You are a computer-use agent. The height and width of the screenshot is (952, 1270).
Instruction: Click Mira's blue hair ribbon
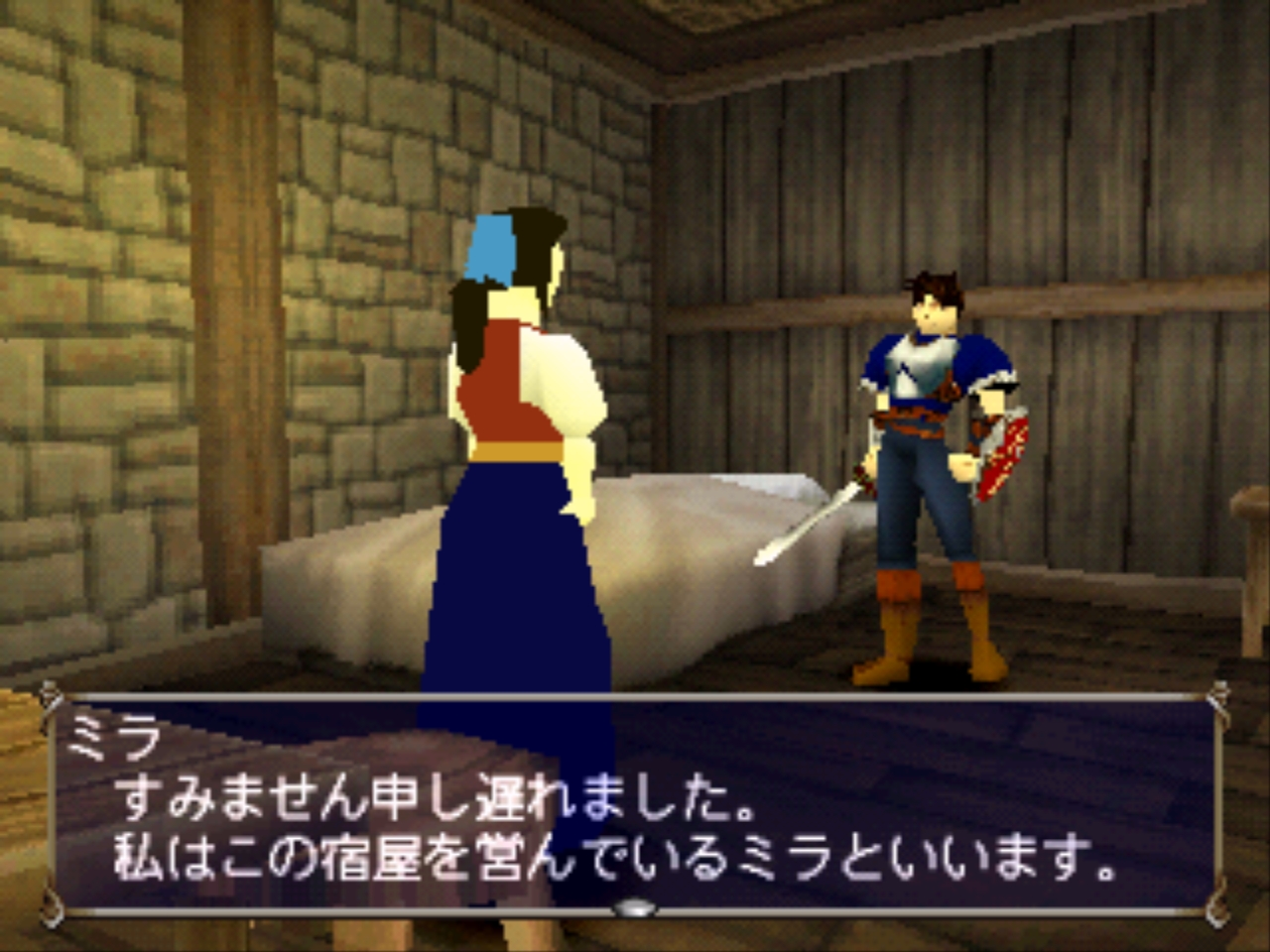click(x=493, y=245)
